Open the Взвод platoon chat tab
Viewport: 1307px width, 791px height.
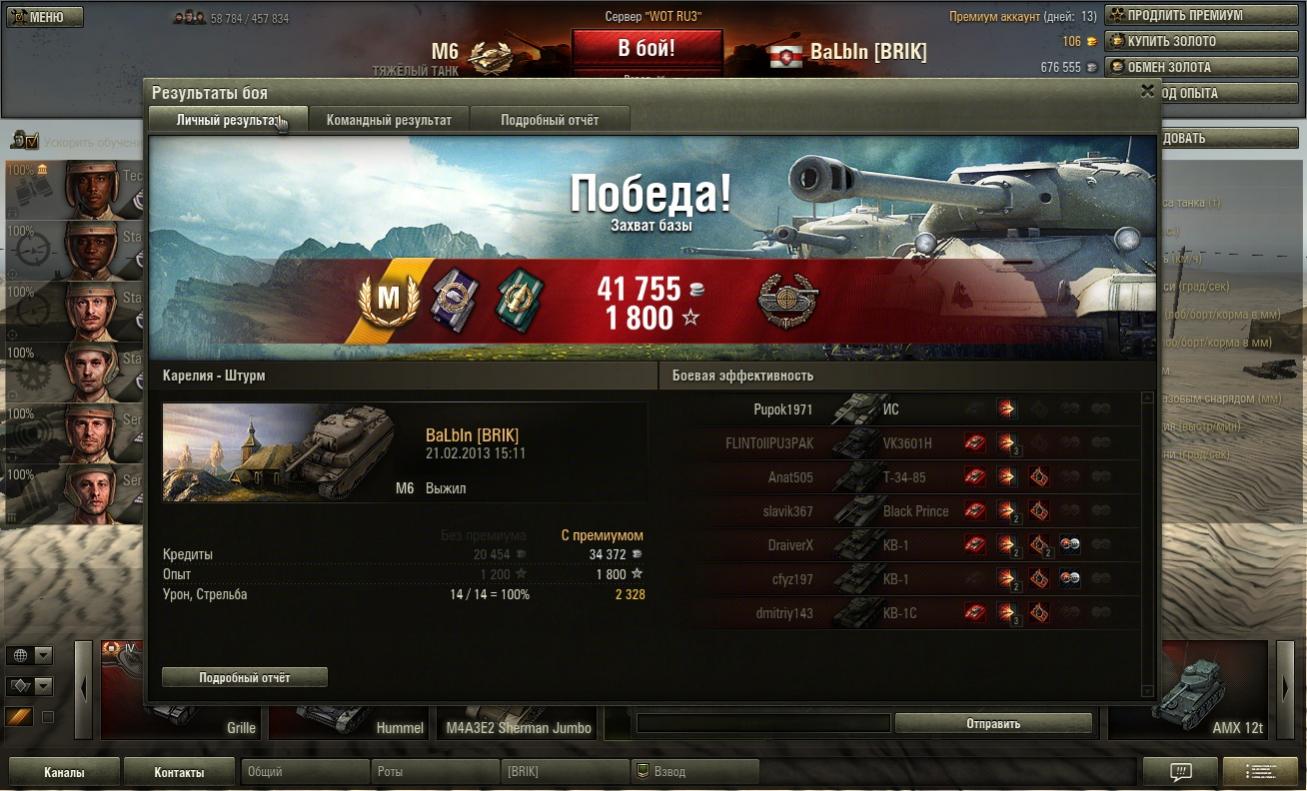[x=694, y=772]
